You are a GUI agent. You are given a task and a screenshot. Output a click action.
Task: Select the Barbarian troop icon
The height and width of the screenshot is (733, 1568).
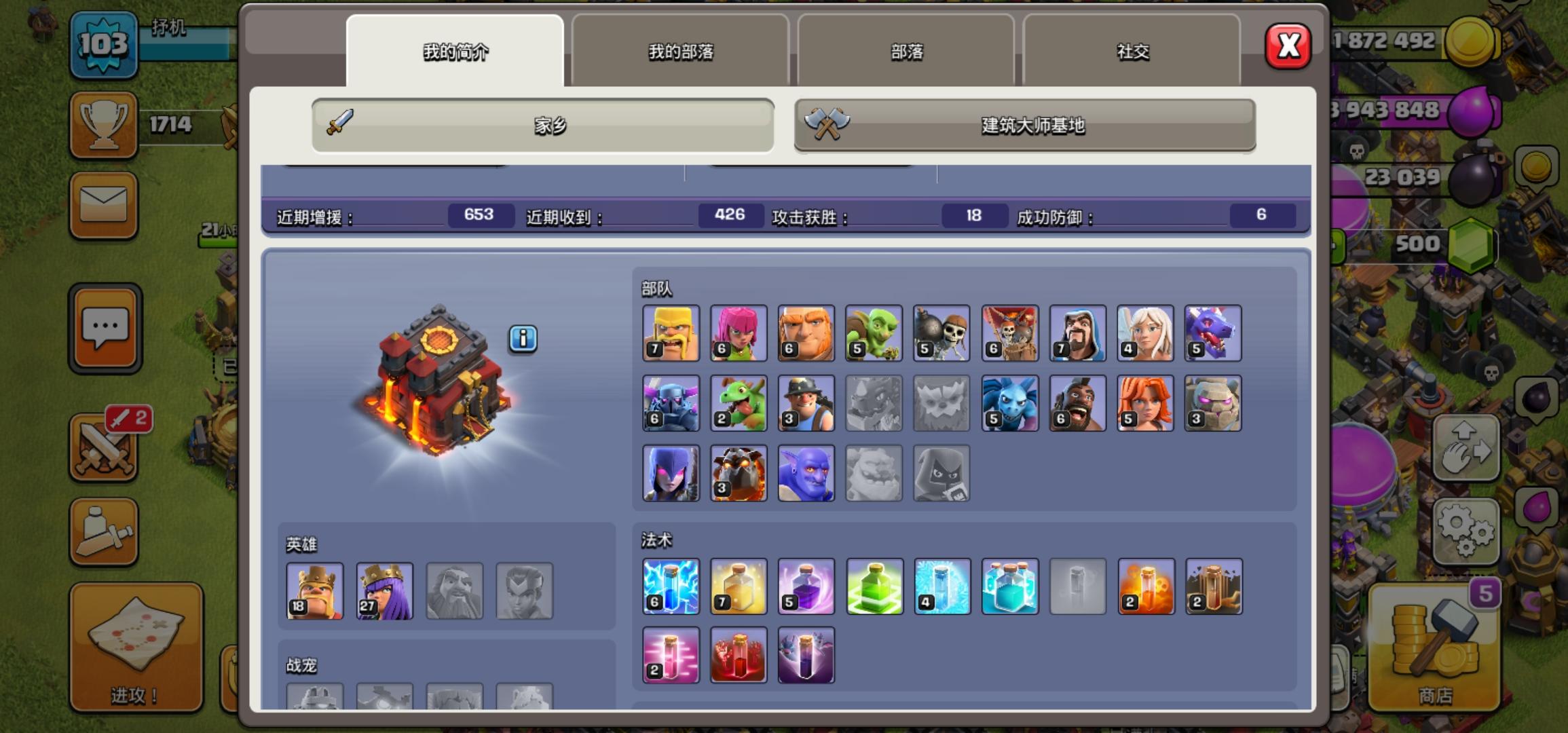pyautogui.click(x=671, y=333)
